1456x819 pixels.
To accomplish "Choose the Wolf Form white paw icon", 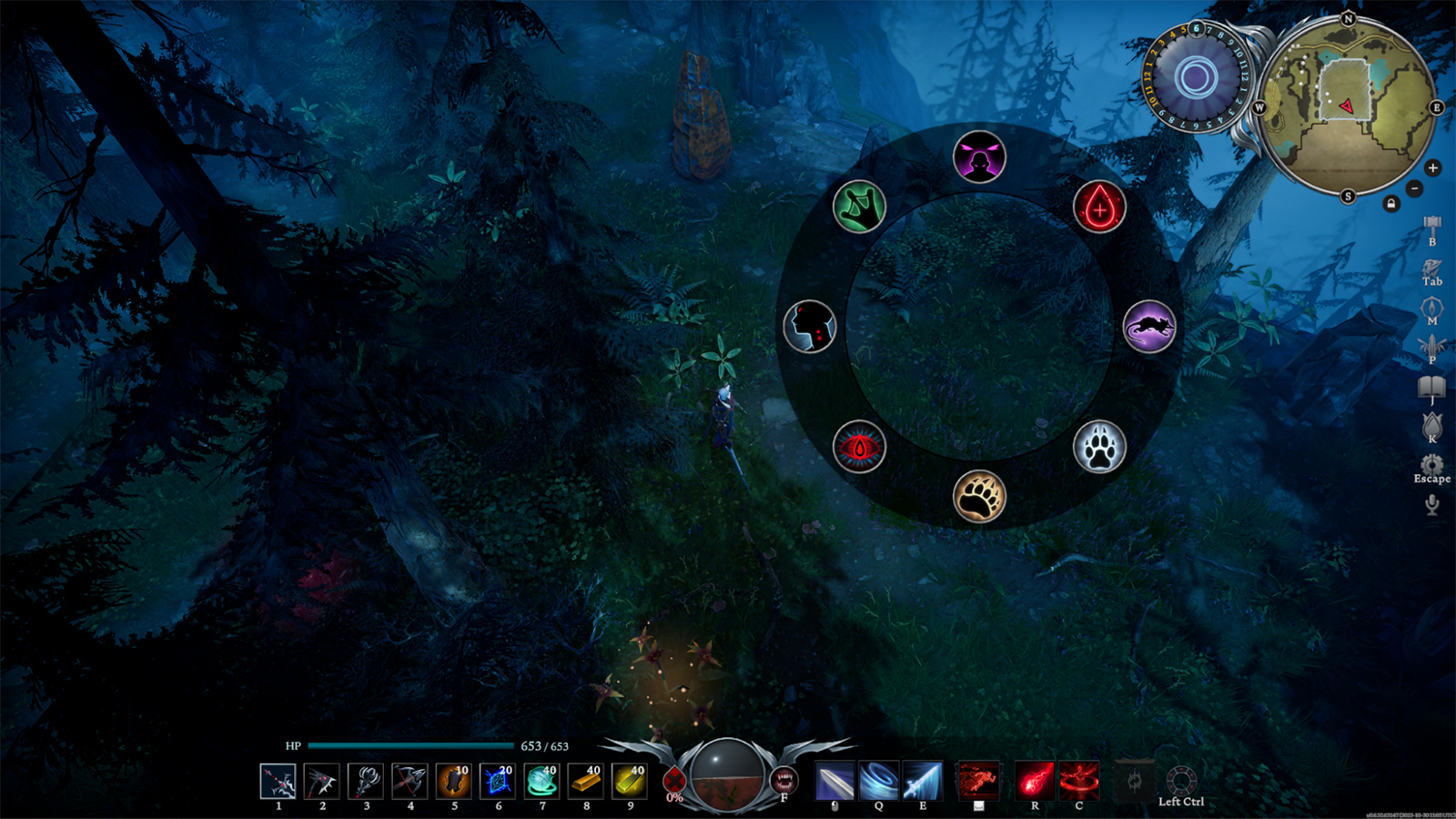I will (1099, 447).
